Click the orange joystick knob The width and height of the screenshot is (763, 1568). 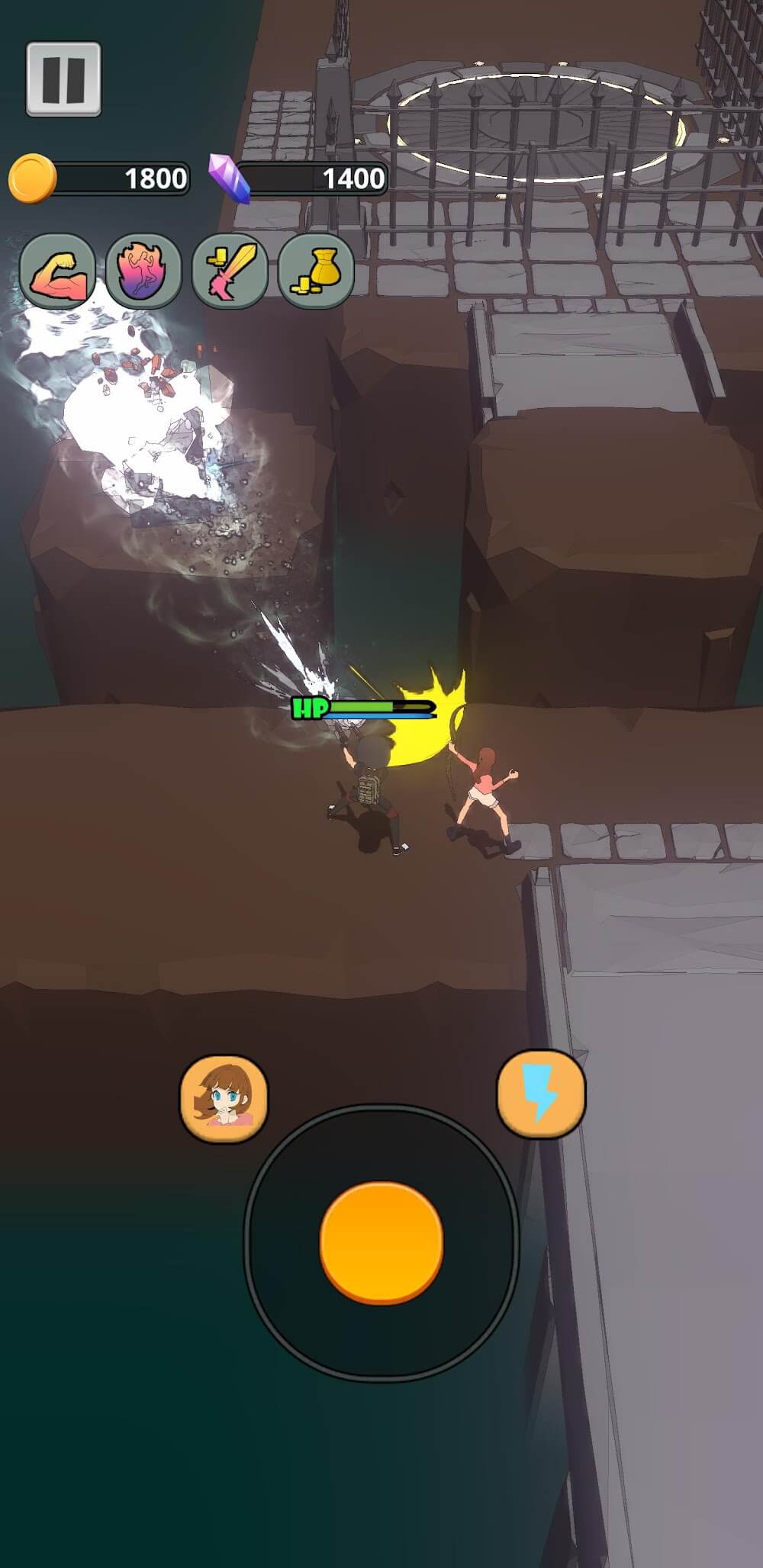click(x=381, y=1243)
